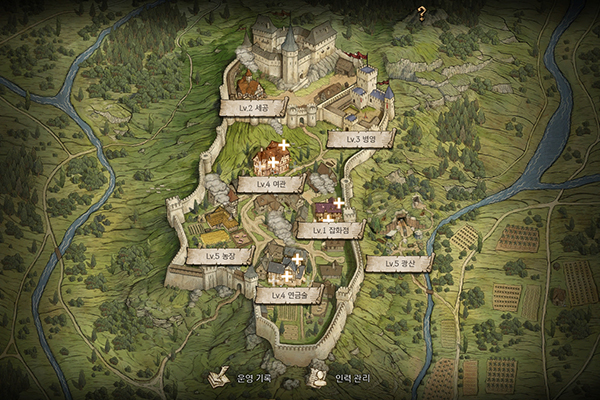Open the Lv.1 잡화점 general store

330,230
